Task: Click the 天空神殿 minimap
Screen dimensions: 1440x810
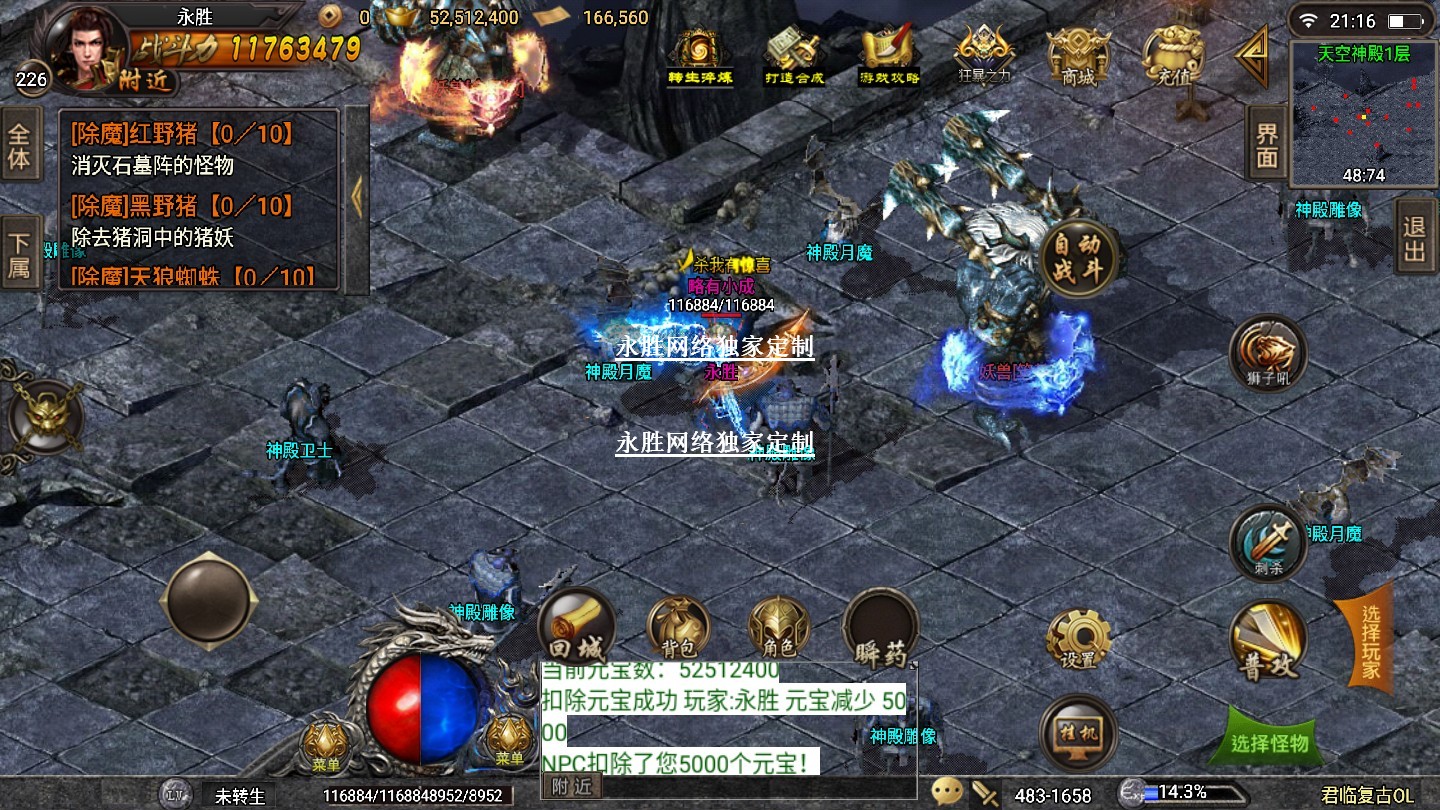Action: coord(1363,114)
